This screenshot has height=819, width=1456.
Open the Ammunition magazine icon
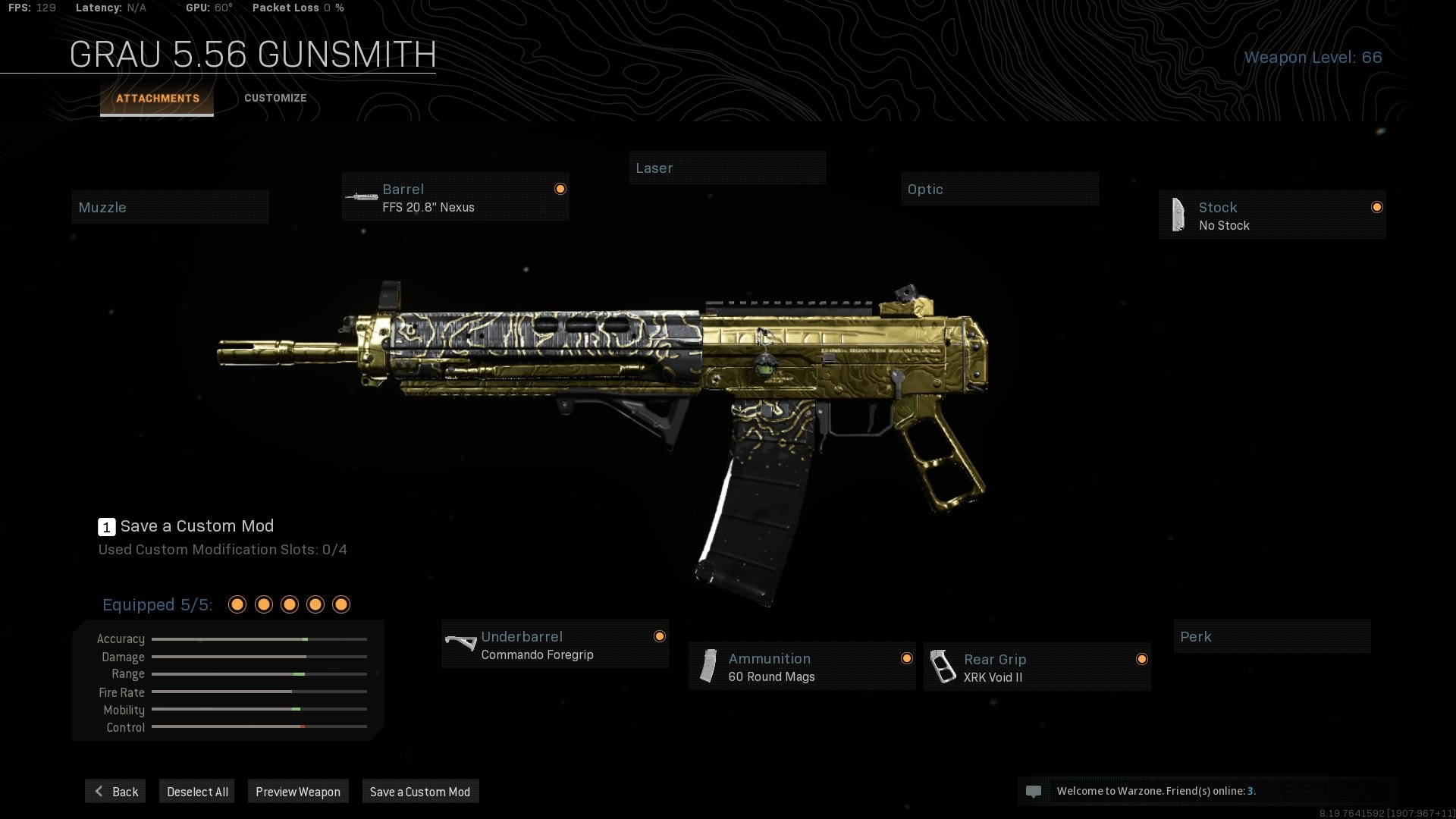coord(708,667)
